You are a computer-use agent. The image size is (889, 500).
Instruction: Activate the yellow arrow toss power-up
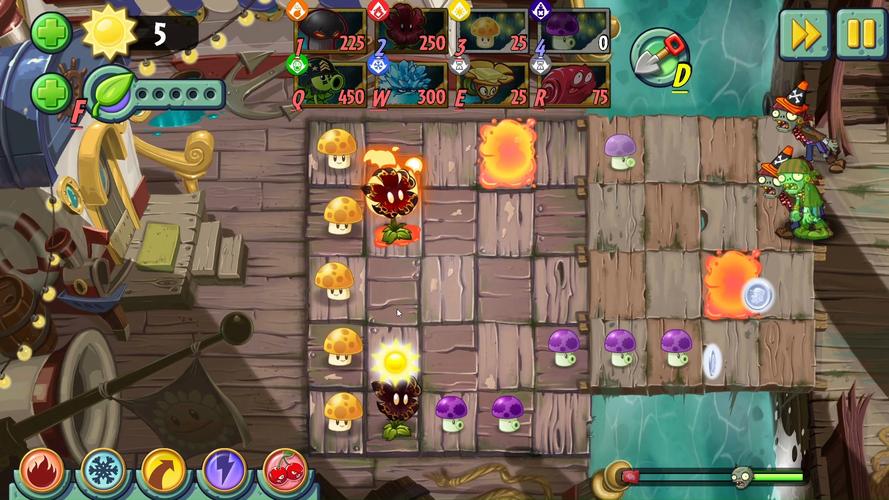click(x=164, y=471)
